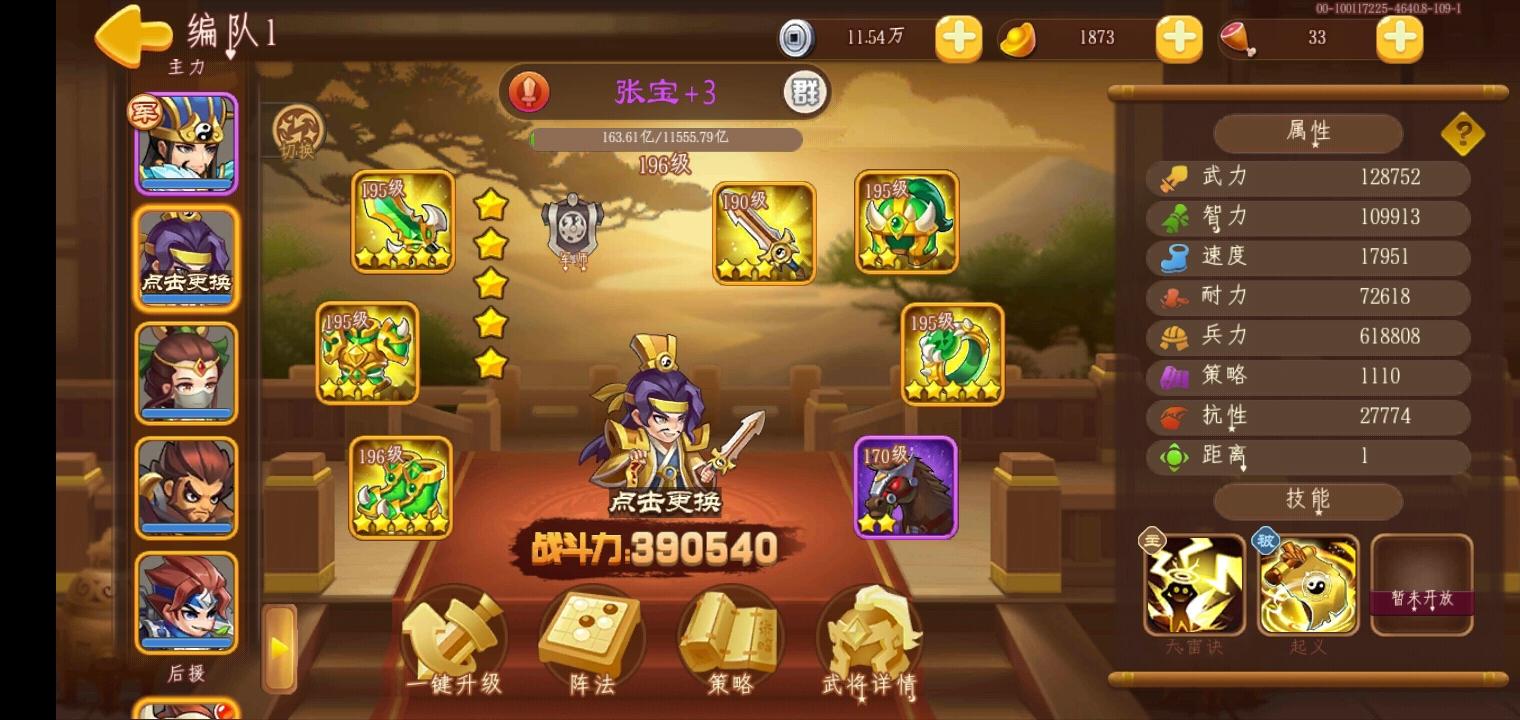This screenshot has height=720, width=1520.
Task: Toggle the 切换 switch control
Action: click(299, 133)
